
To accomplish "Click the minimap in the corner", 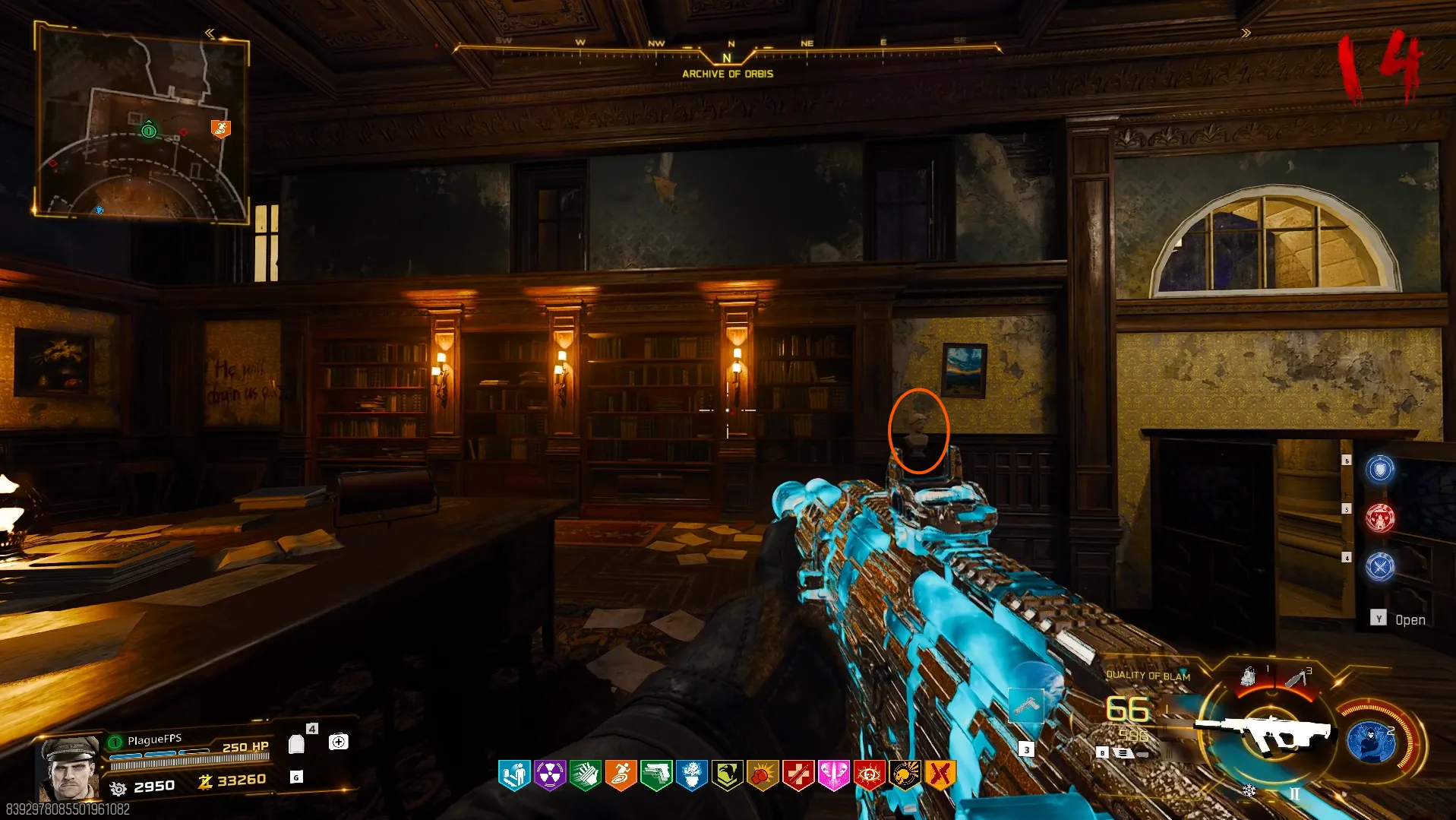I will (x=142, y=123).
